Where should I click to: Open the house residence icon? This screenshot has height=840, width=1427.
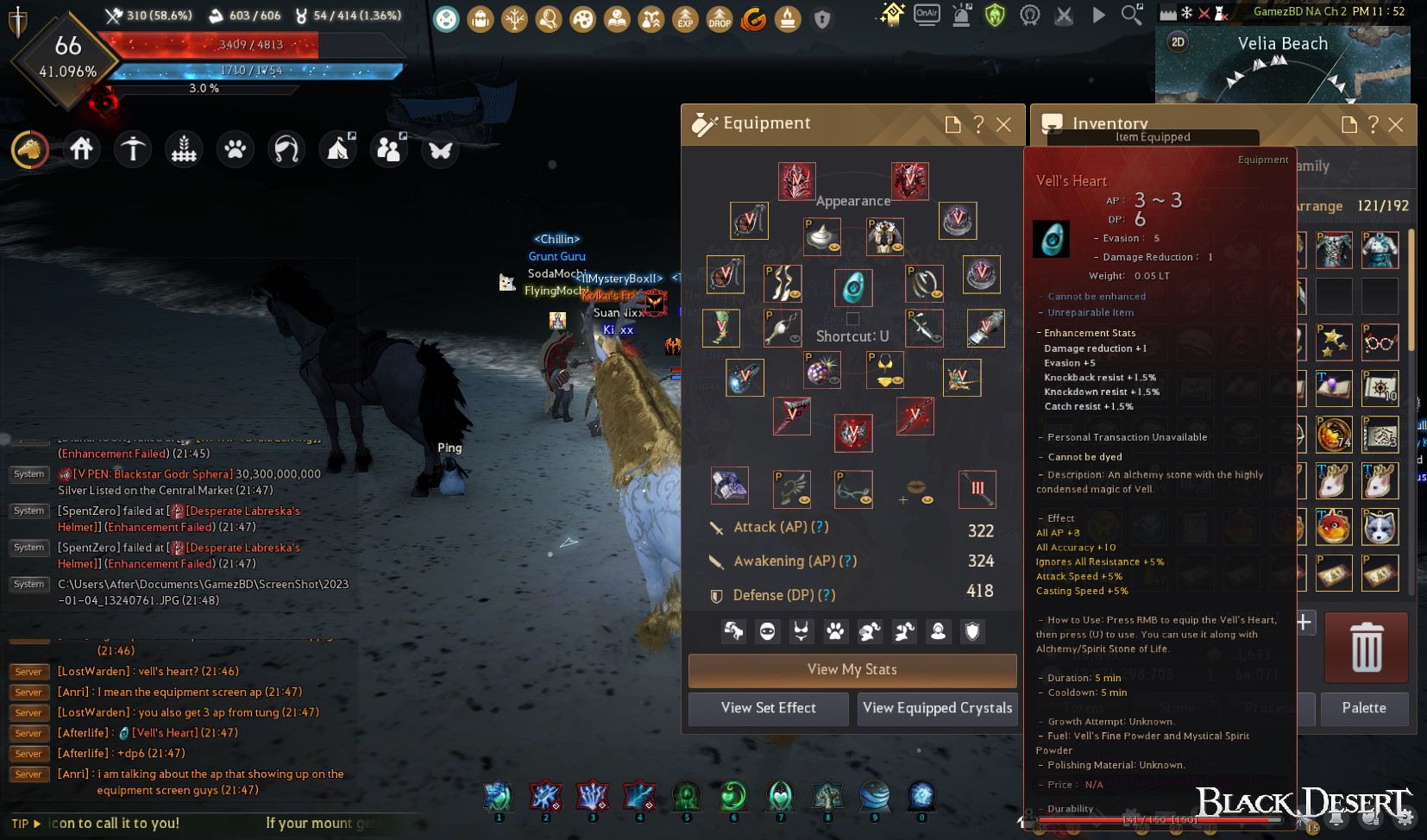coord(82,150)
